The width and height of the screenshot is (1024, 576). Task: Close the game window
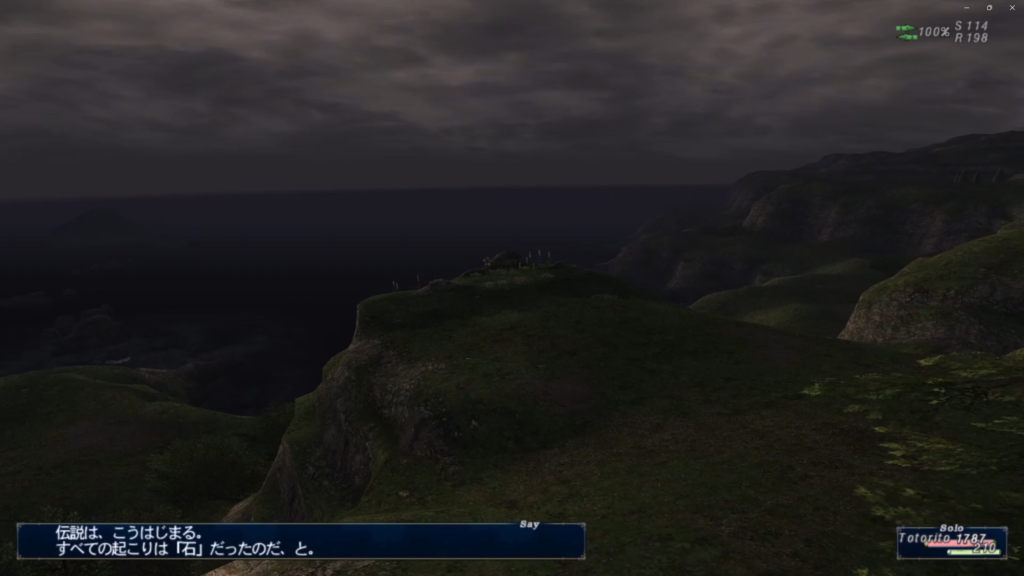click(x=1011, y=7)
